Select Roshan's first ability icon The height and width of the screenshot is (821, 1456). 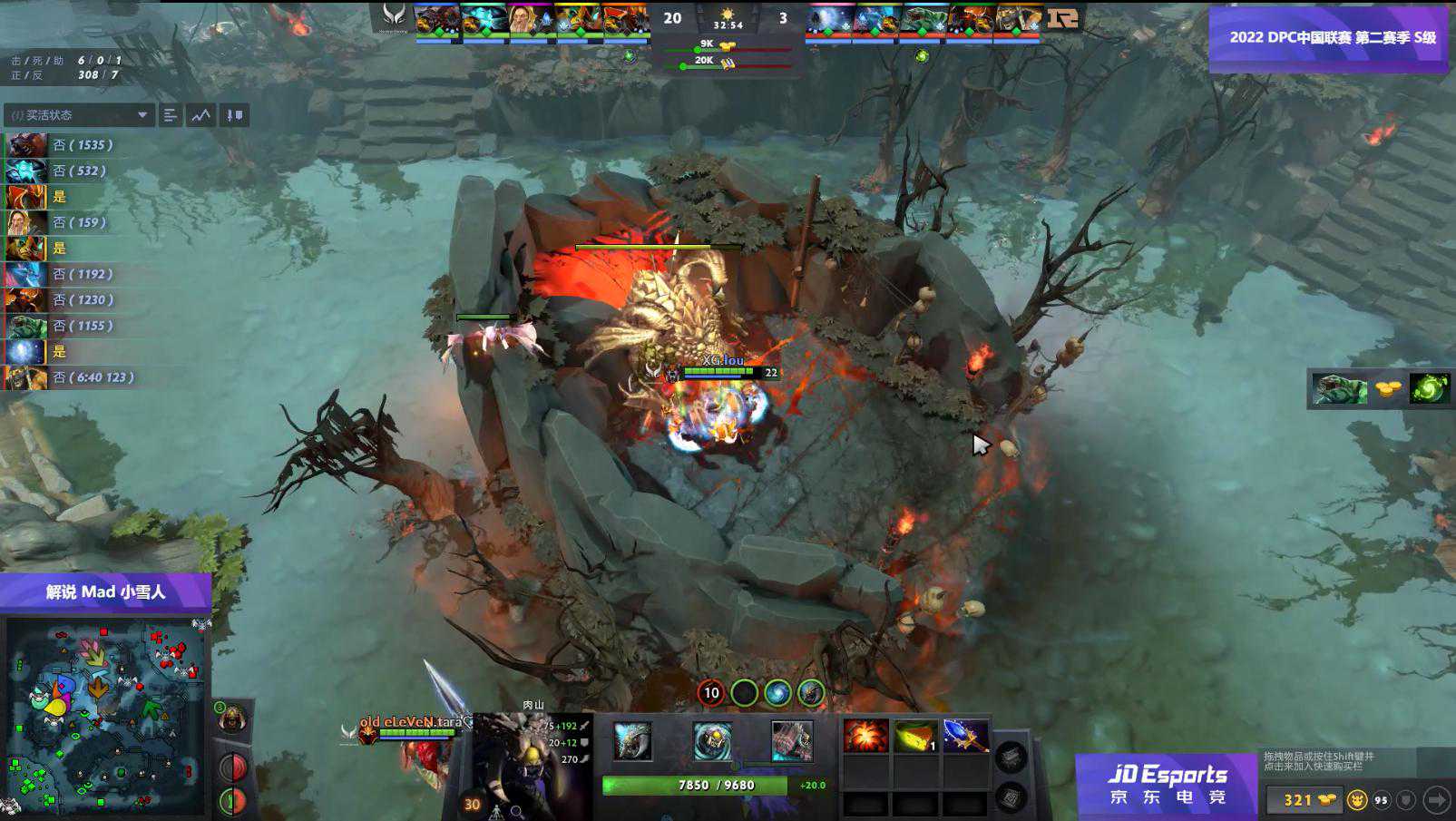[x=633, y=741]
